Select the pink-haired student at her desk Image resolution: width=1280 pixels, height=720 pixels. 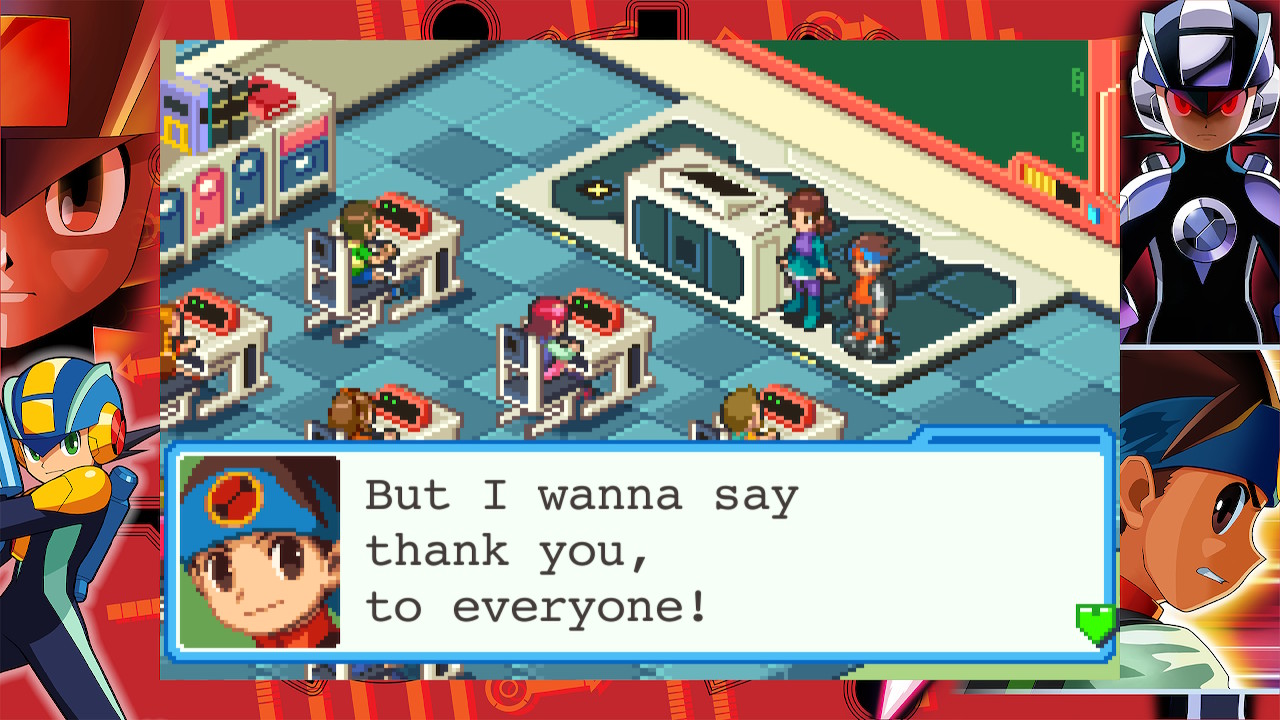tap(548, 338)
